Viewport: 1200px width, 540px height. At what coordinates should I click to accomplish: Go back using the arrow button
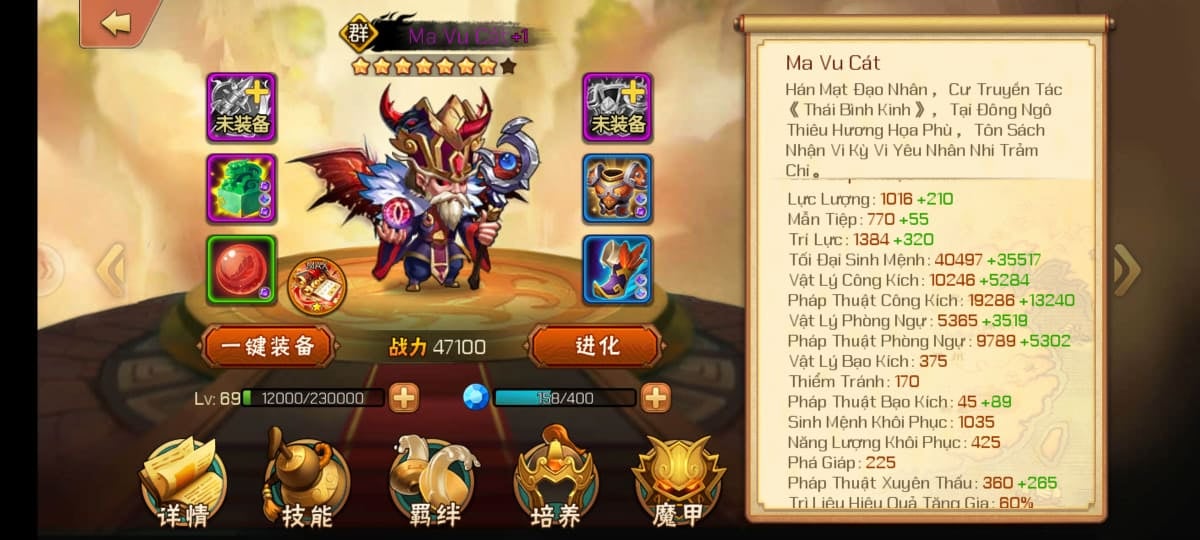point(115,24)
